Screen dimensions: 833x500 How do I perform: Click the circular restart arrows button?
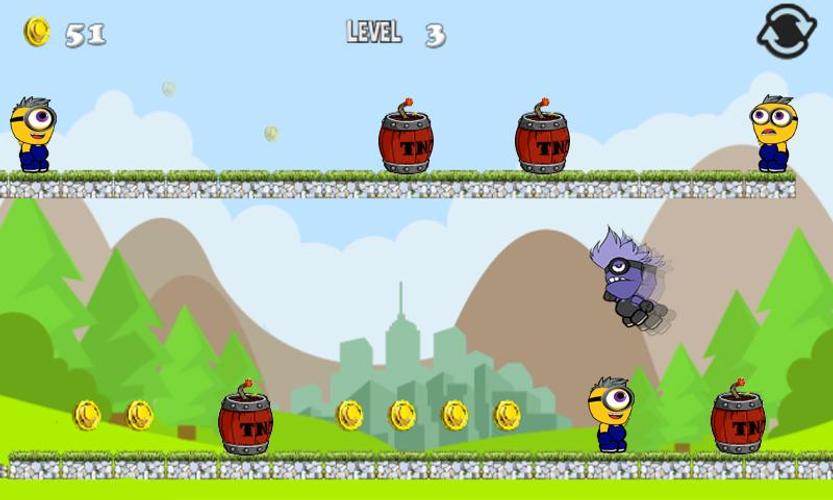tap(786, 32)
